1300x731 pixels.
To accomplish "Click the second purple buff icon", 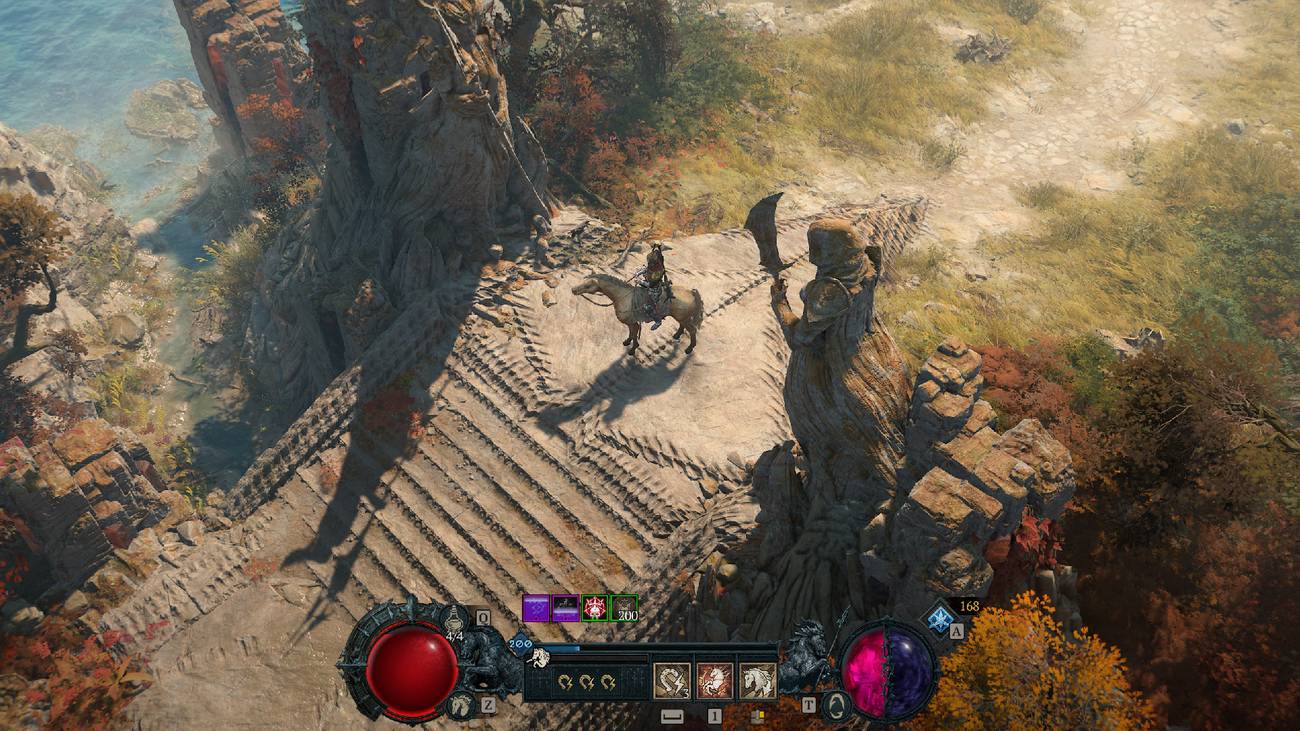I will point(565,608).
